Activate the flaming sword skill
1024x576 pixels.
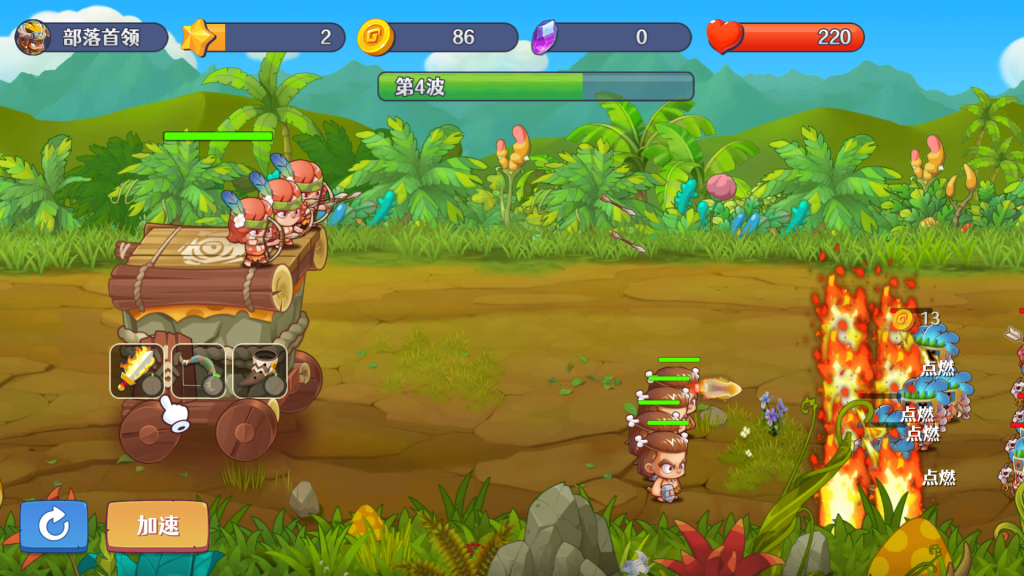tap(137, 371)
